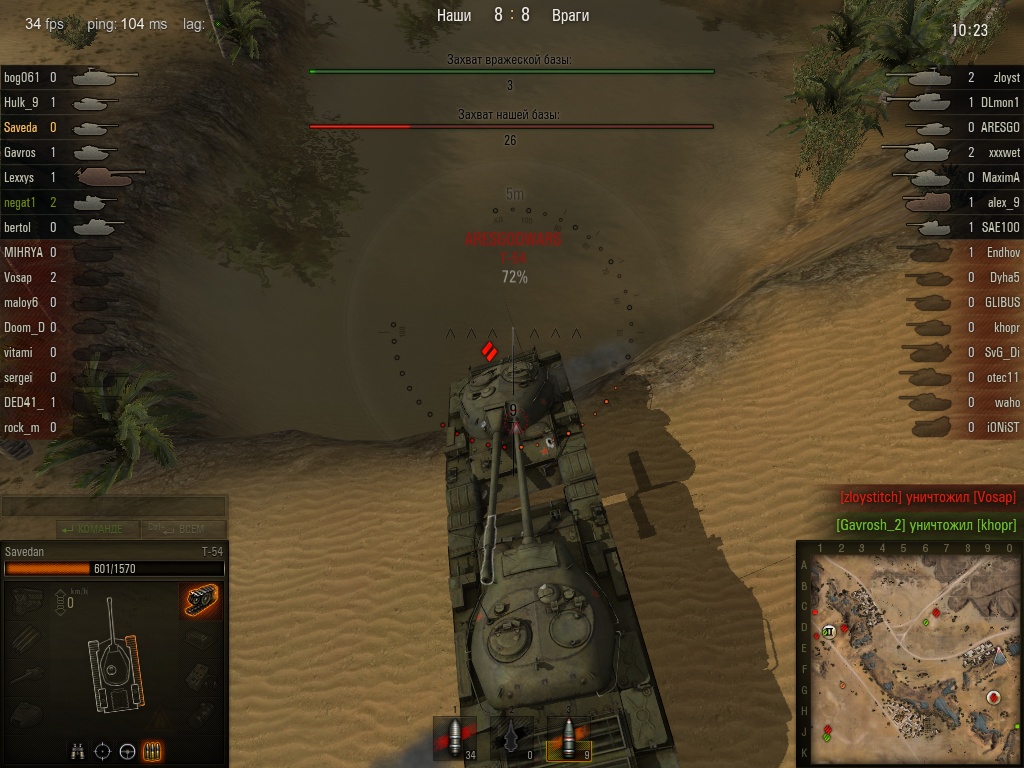Select ally Lexxys in the team roster
Image resolution: width=1024 pixels, height=768 pixels.
coord(19,177)
